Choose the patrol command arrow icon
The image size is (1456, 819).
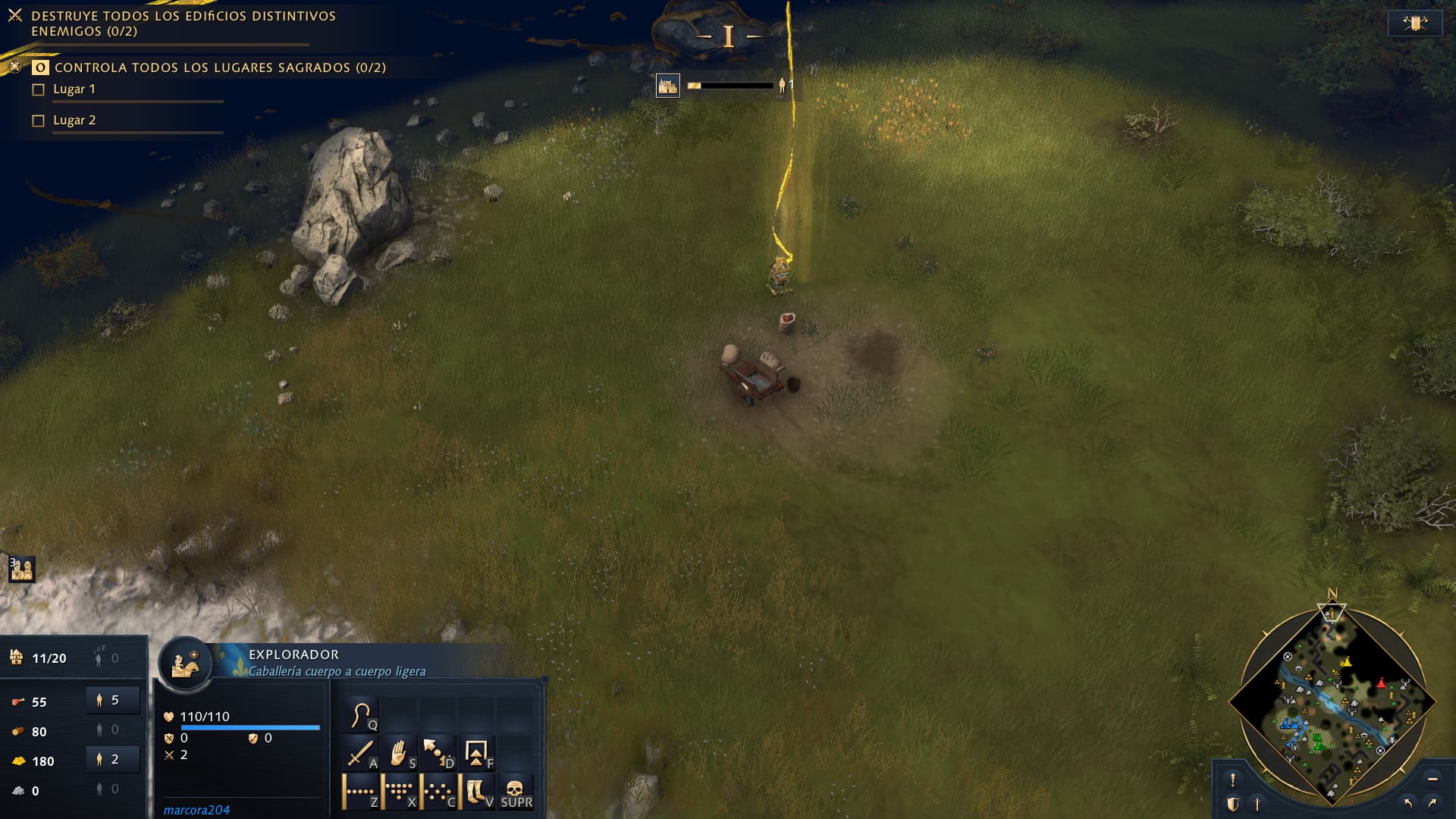click(x=438, y=753)
